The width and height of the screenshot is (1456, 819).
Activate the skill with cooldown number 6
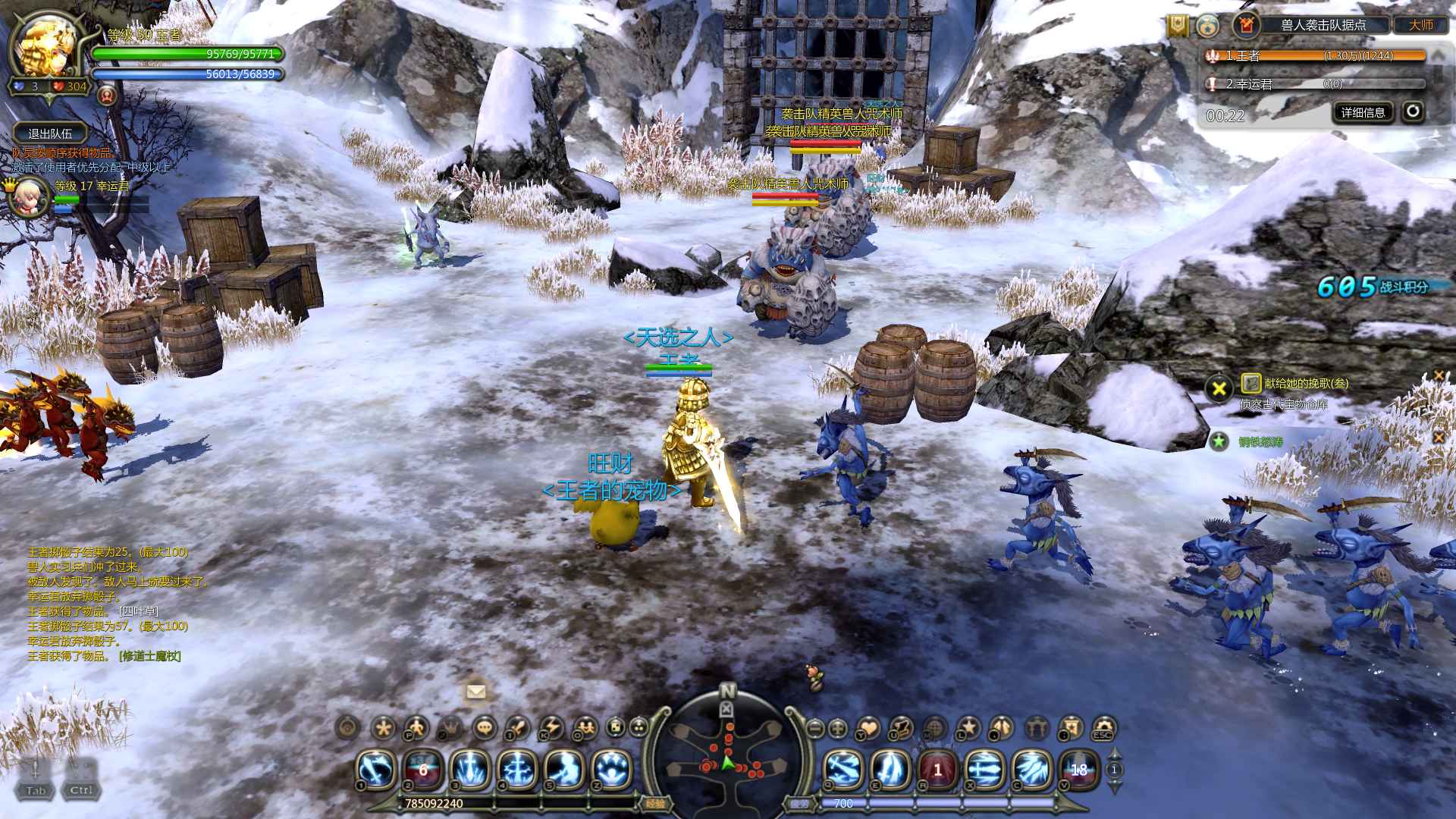423,770
